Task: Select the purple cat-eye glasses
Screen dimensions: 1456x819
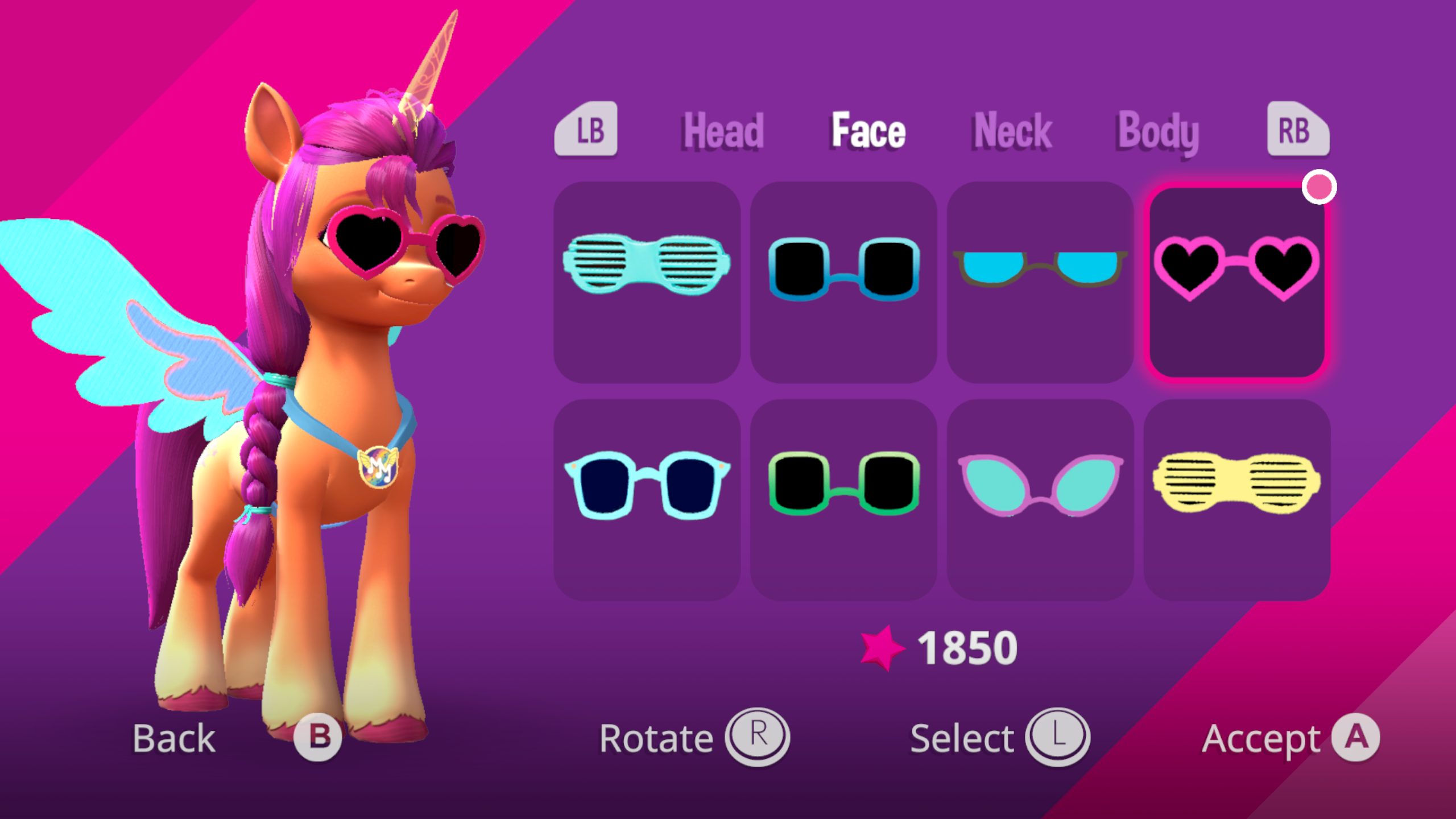Action: tap(1040, 499)
